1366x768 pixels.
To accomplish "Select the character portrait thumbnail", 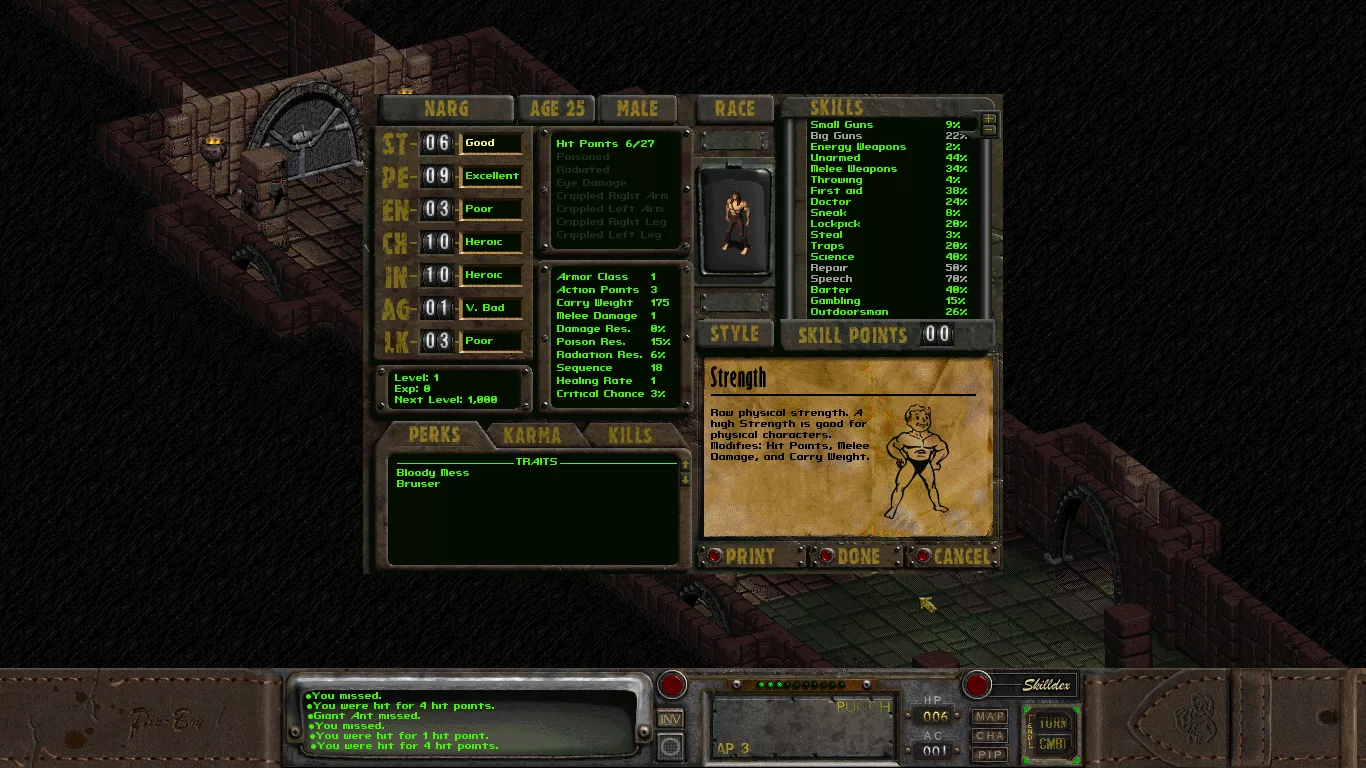I will pos(735,218).
